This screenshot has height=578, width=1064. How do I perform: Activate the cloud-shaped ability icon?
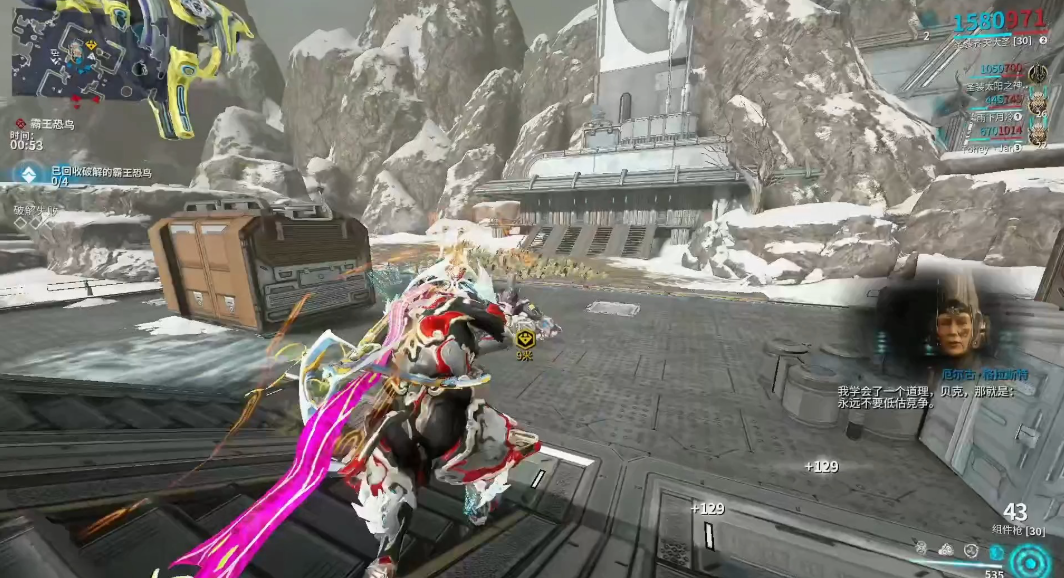(945, 549)
